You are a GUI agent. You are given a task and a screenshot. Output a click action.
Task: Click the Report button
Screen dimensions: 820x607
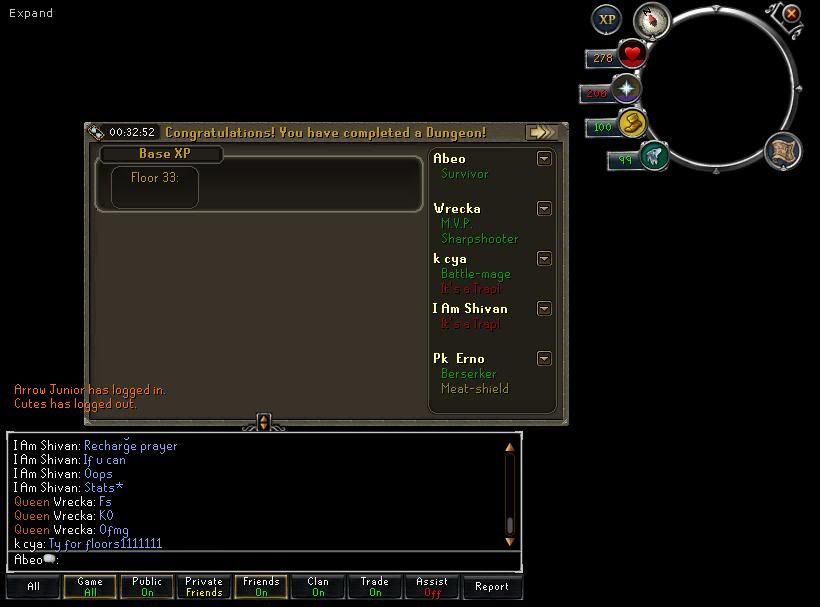click(491, 587)
